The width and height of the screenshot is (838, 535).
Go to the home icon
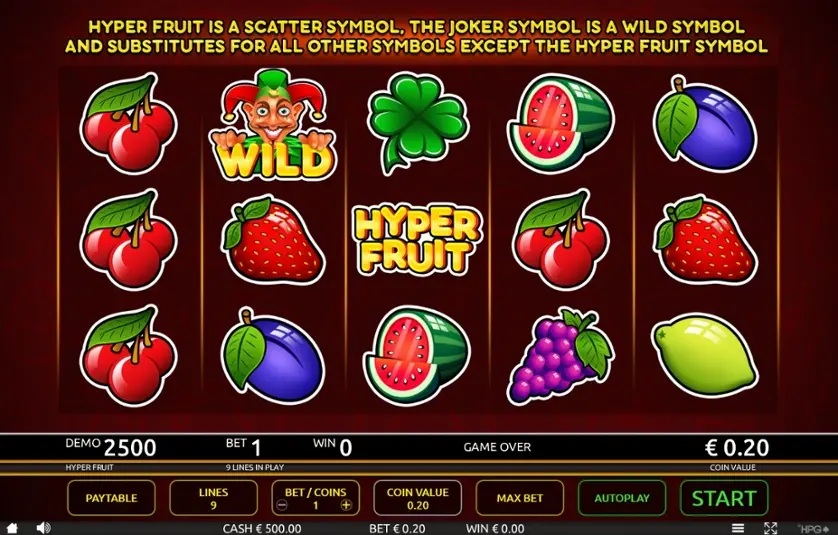tap(13, 528)
